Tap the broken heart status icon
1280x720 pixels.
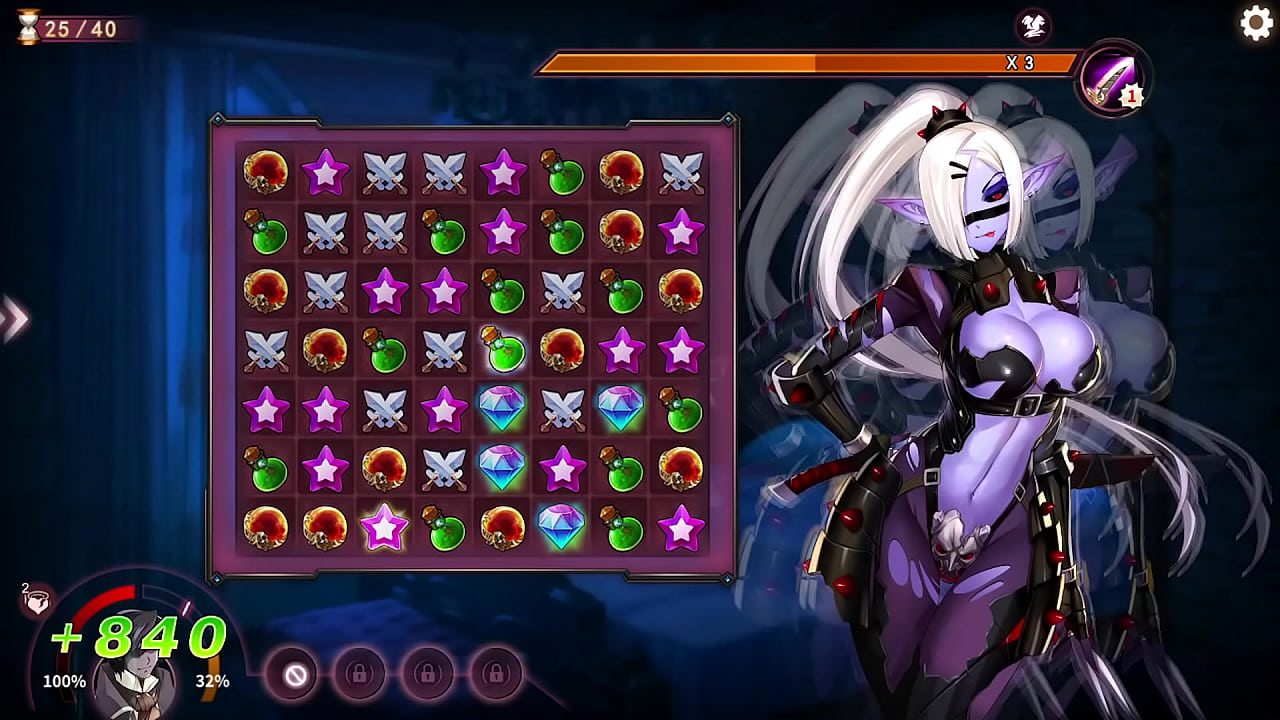[x=38, y=599]
